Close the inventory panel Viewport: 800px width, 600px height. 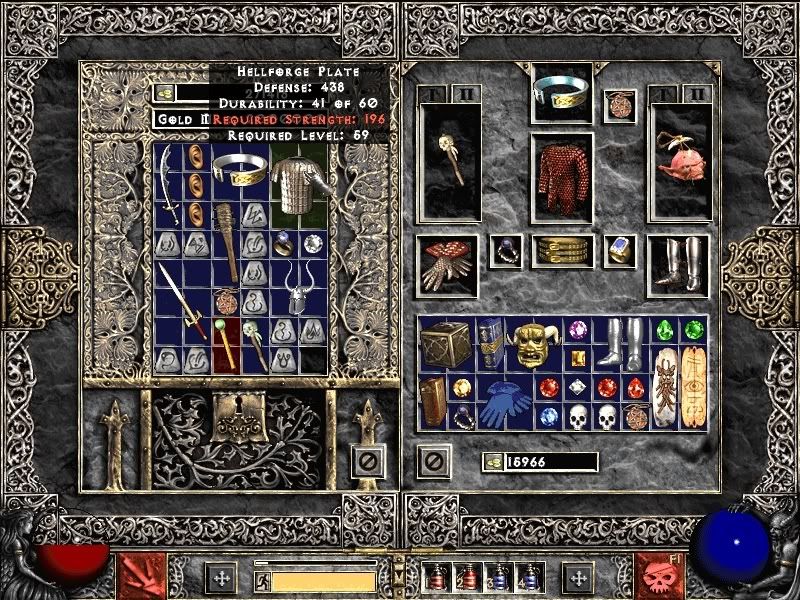point(432,461)
